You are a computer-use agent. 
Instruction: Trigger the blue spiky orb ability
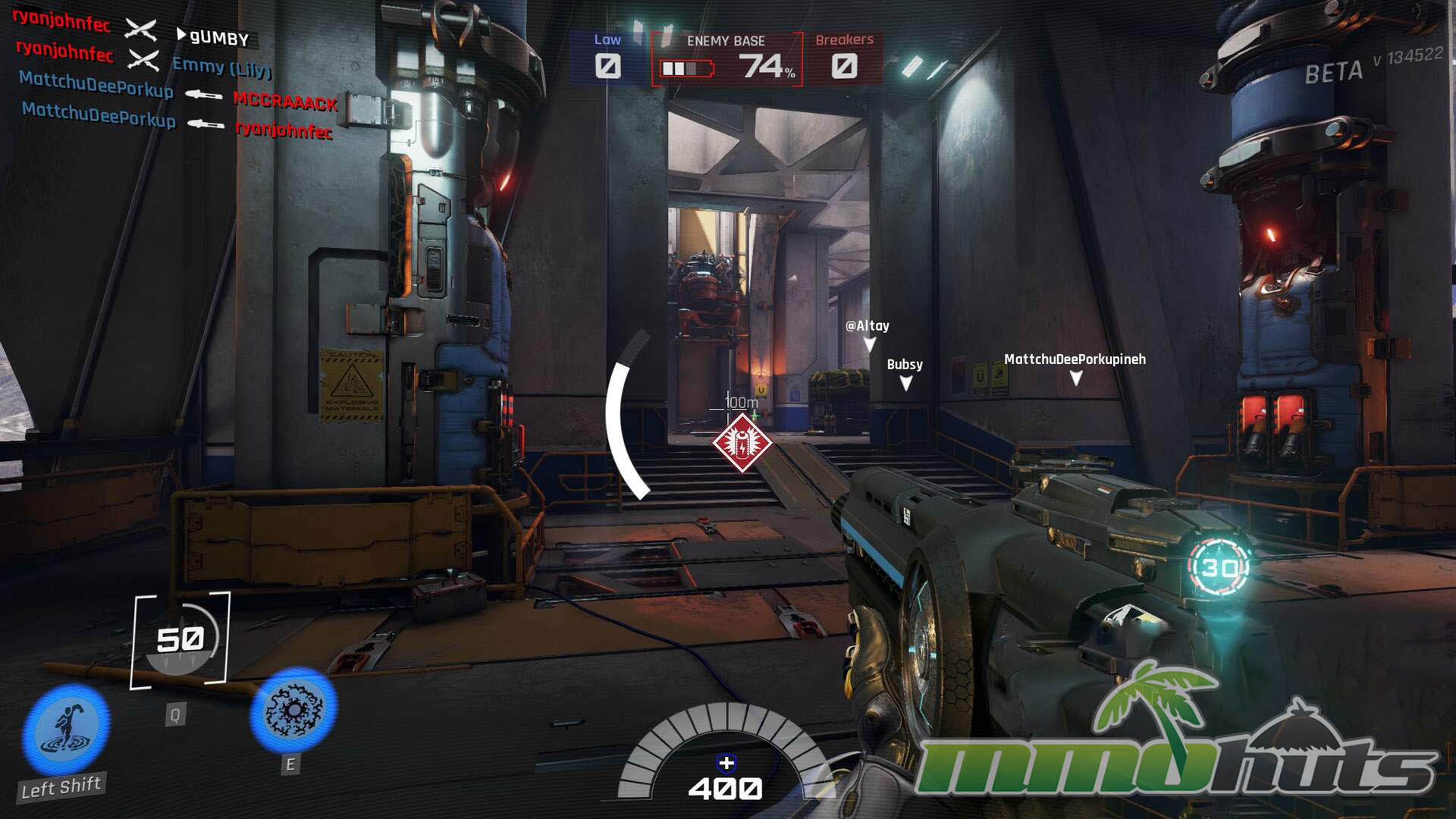(x=293, y=710)
